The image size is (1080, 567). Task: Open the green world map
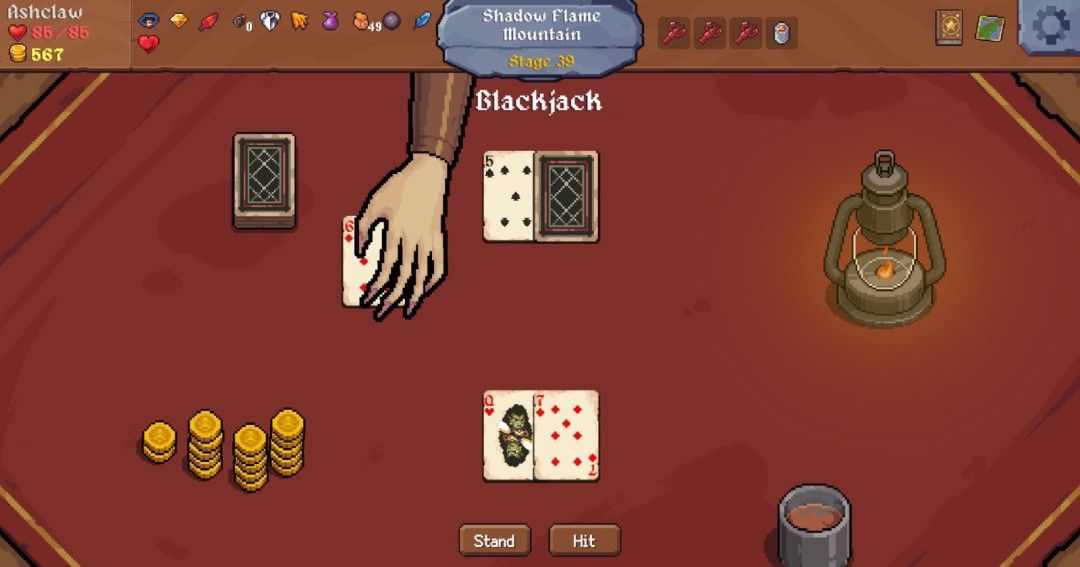989,28
